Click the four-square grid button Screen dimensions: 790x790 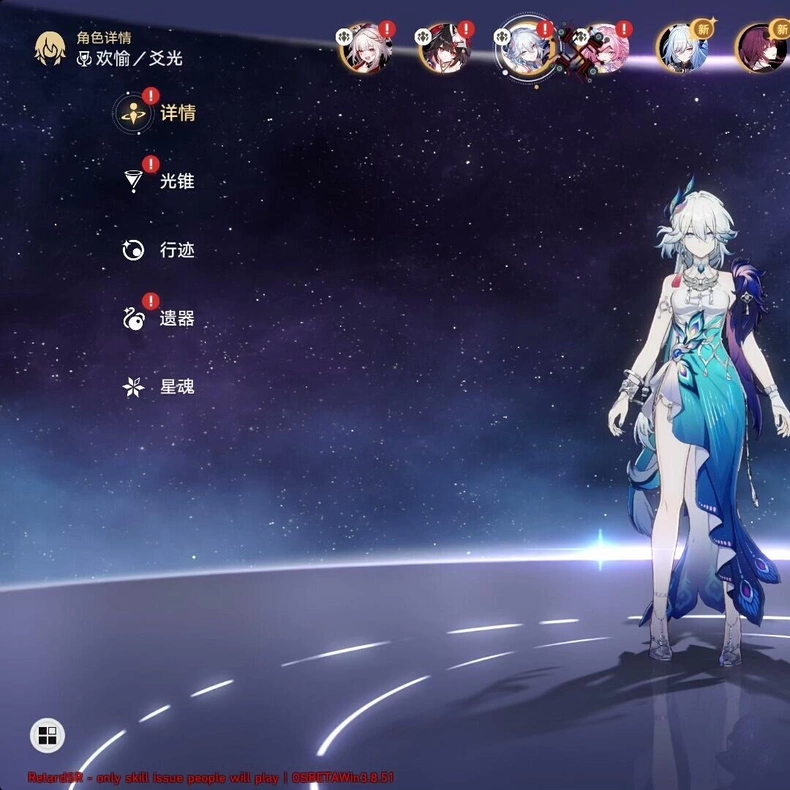[x=46, y=737]
